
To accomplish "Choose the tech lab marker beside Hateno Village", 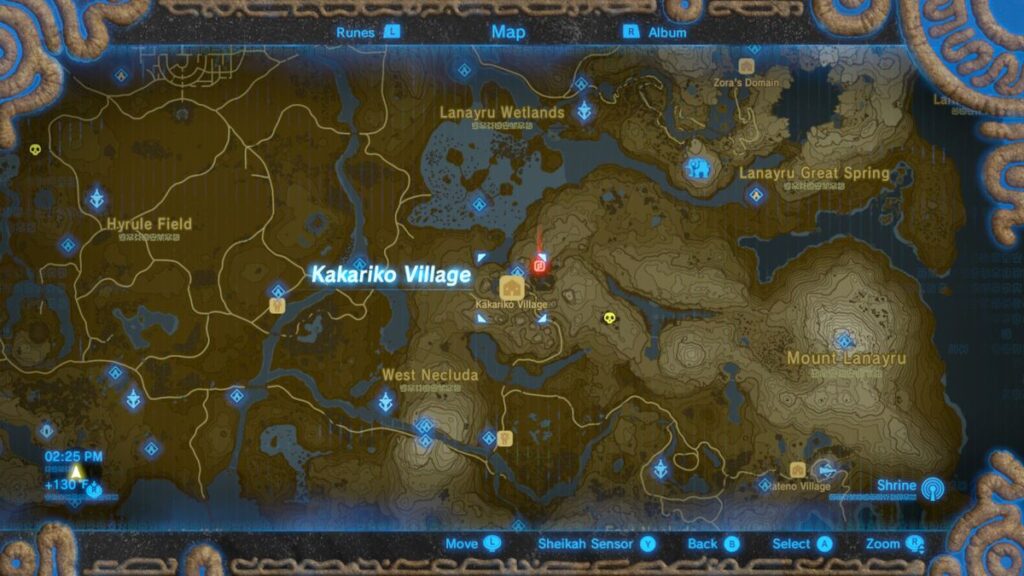I will click(826, 470).
